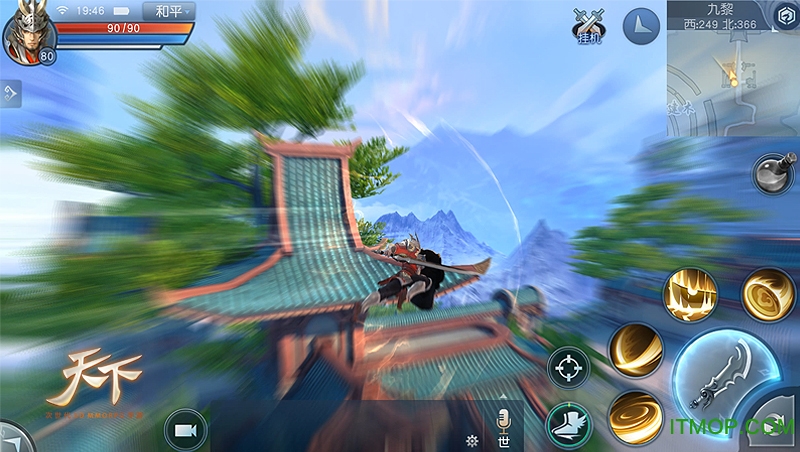The width and height of the screenshot is (800, 452).
Task: Activate the golden spikes skill
Action: point(688,295)
